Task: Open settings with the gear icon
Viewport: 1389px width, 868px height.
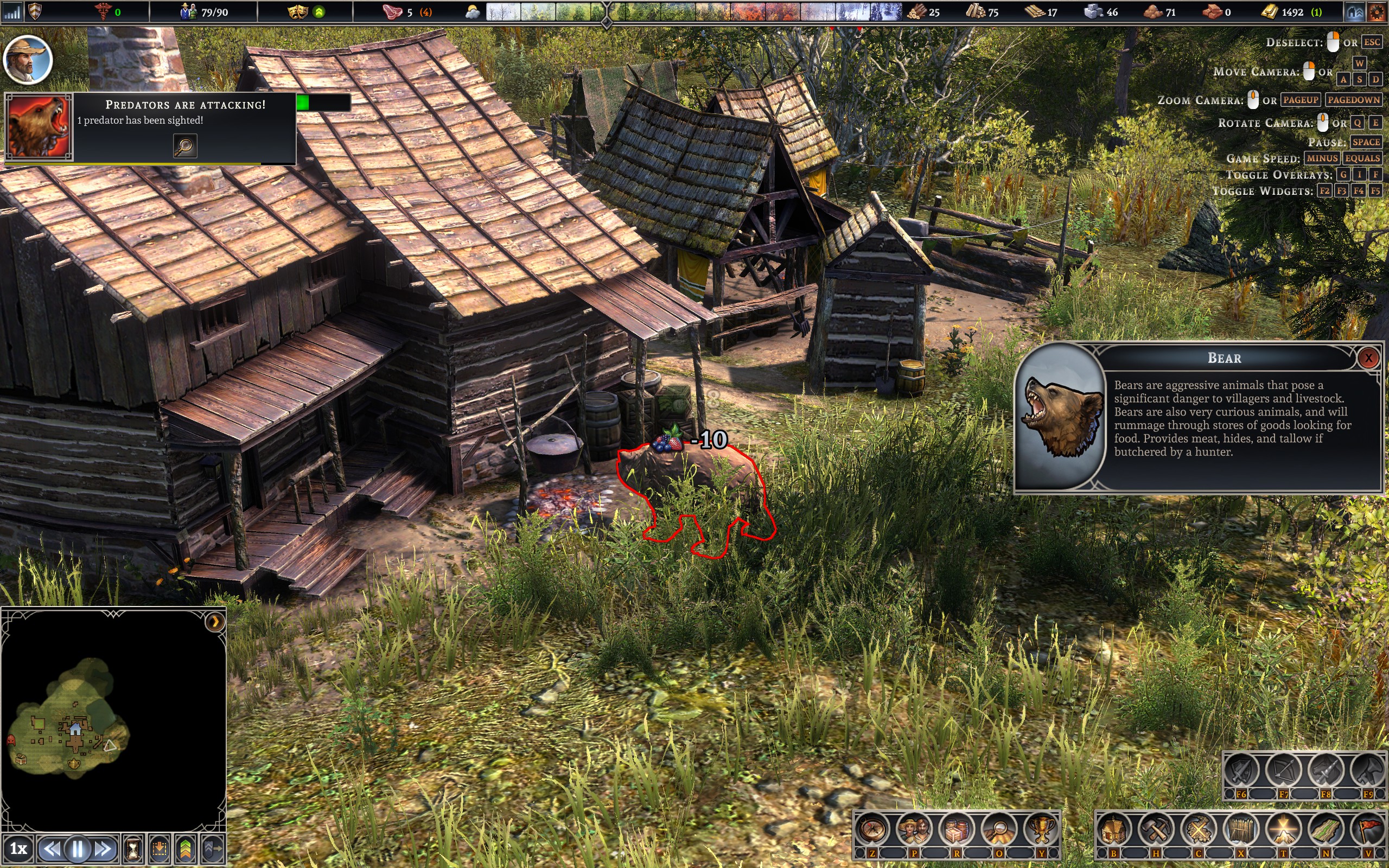Action: coord(1377,12)
